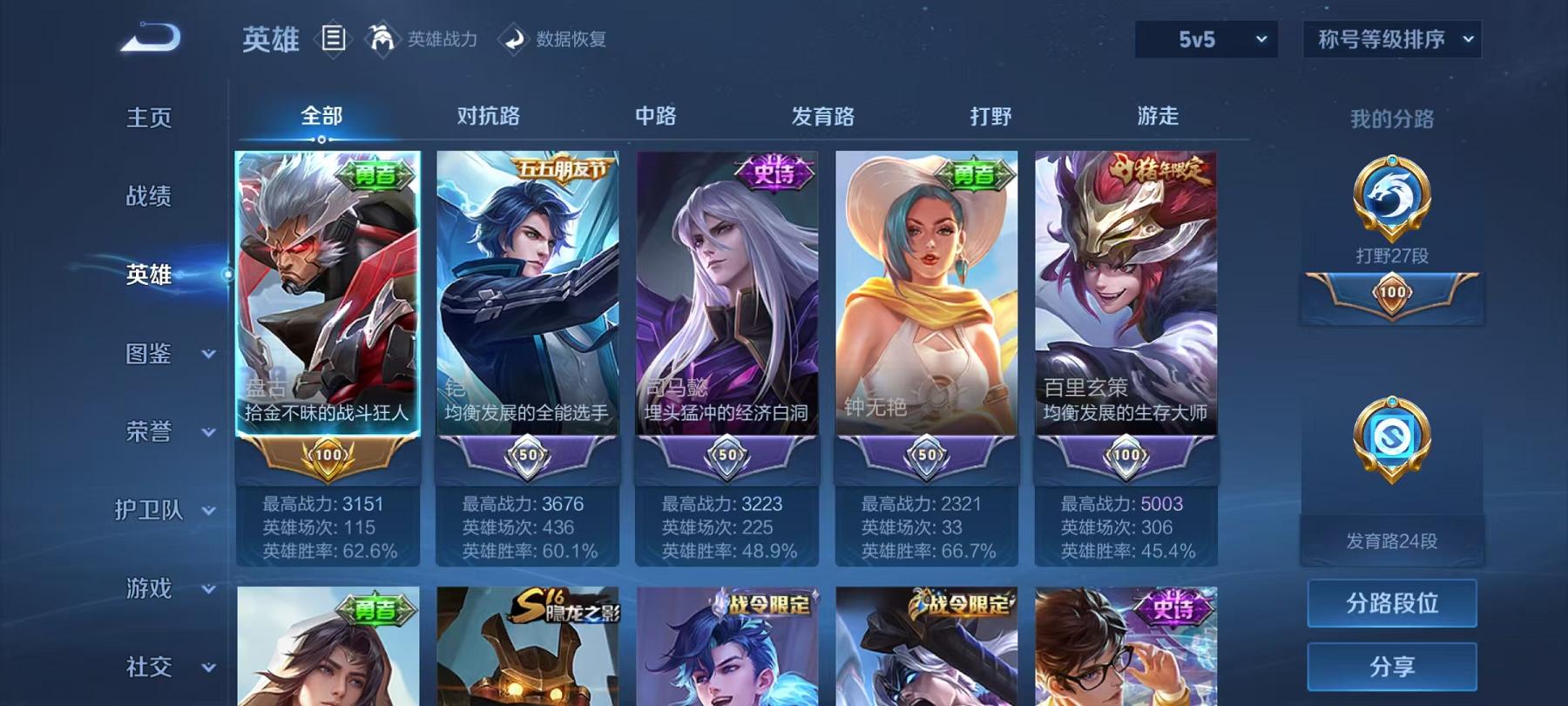Open the hero list icon beside 英雄 title
1568x706 pixels.
333,37
